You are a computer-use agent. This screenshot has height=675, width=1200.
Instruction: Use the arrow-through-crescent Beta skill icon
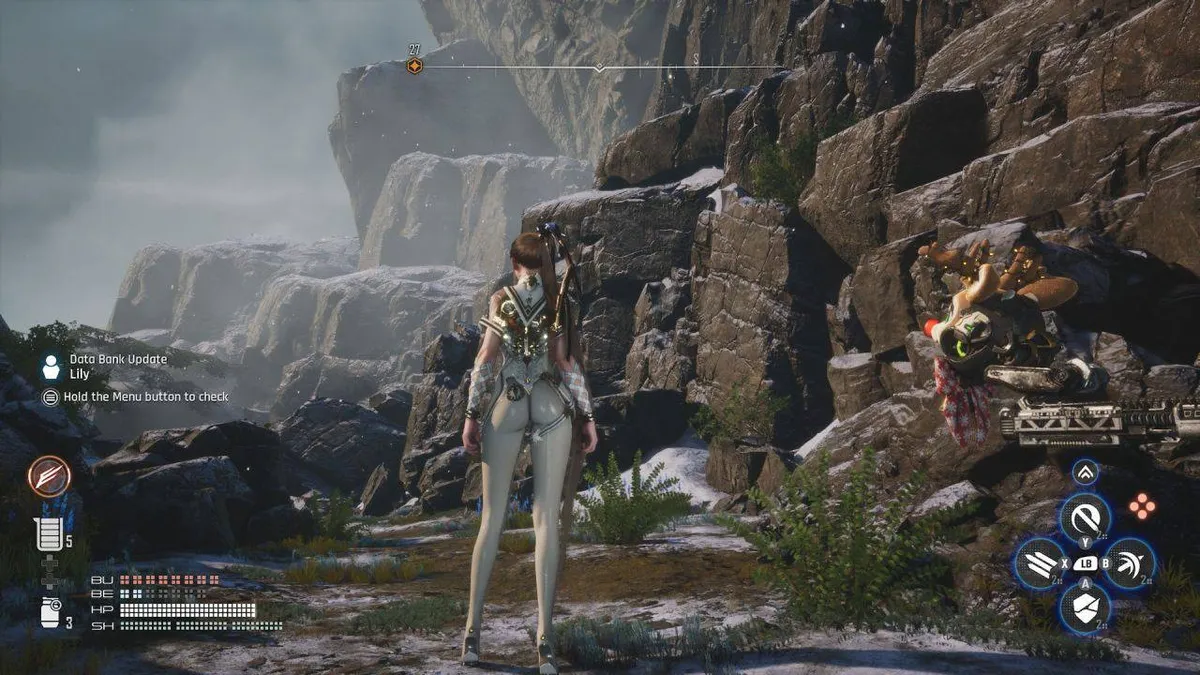[x=1130, y=564]
